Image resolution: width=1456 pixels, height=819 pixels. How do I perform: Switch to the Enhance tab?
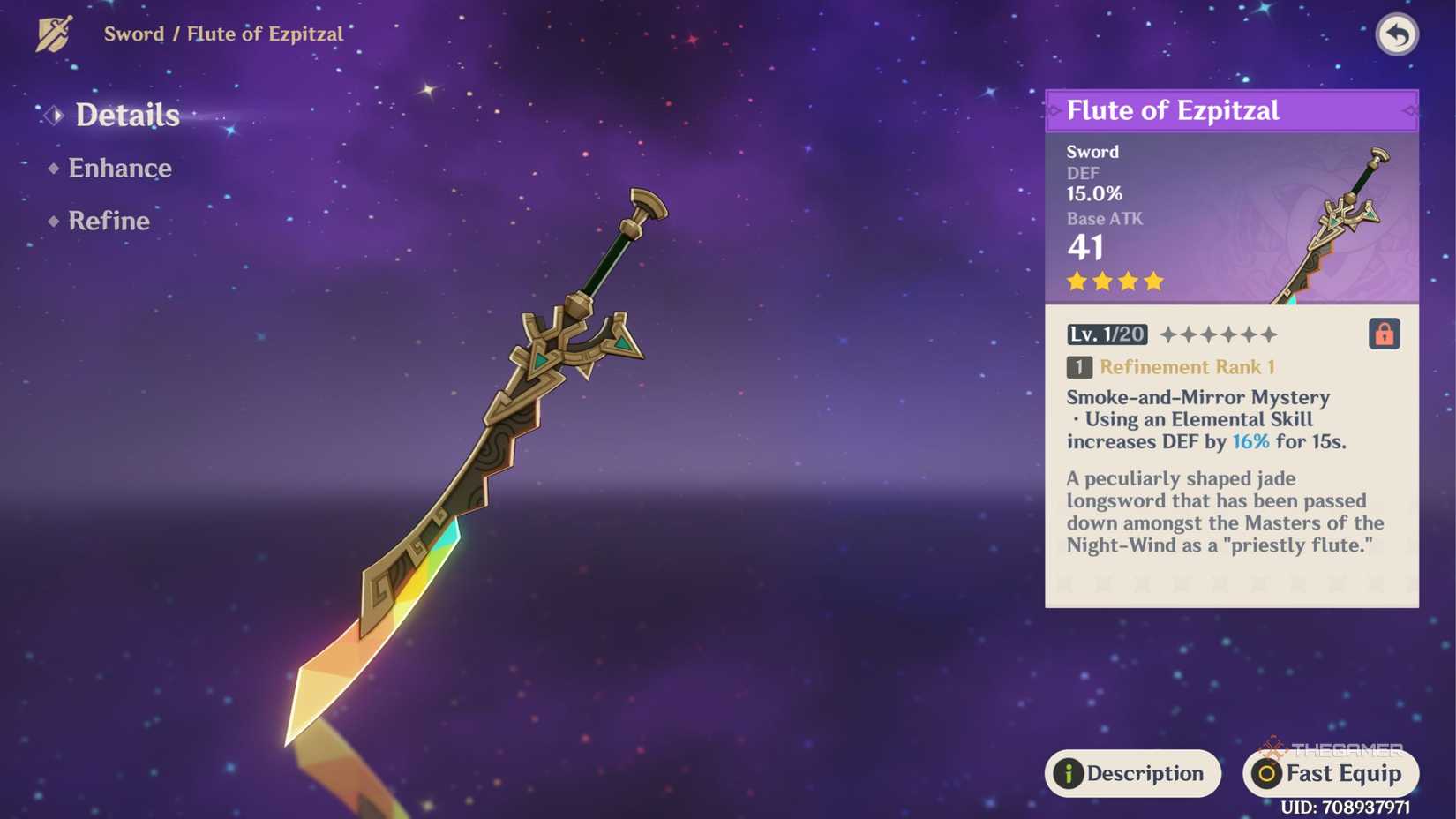[x=119, y=168]
